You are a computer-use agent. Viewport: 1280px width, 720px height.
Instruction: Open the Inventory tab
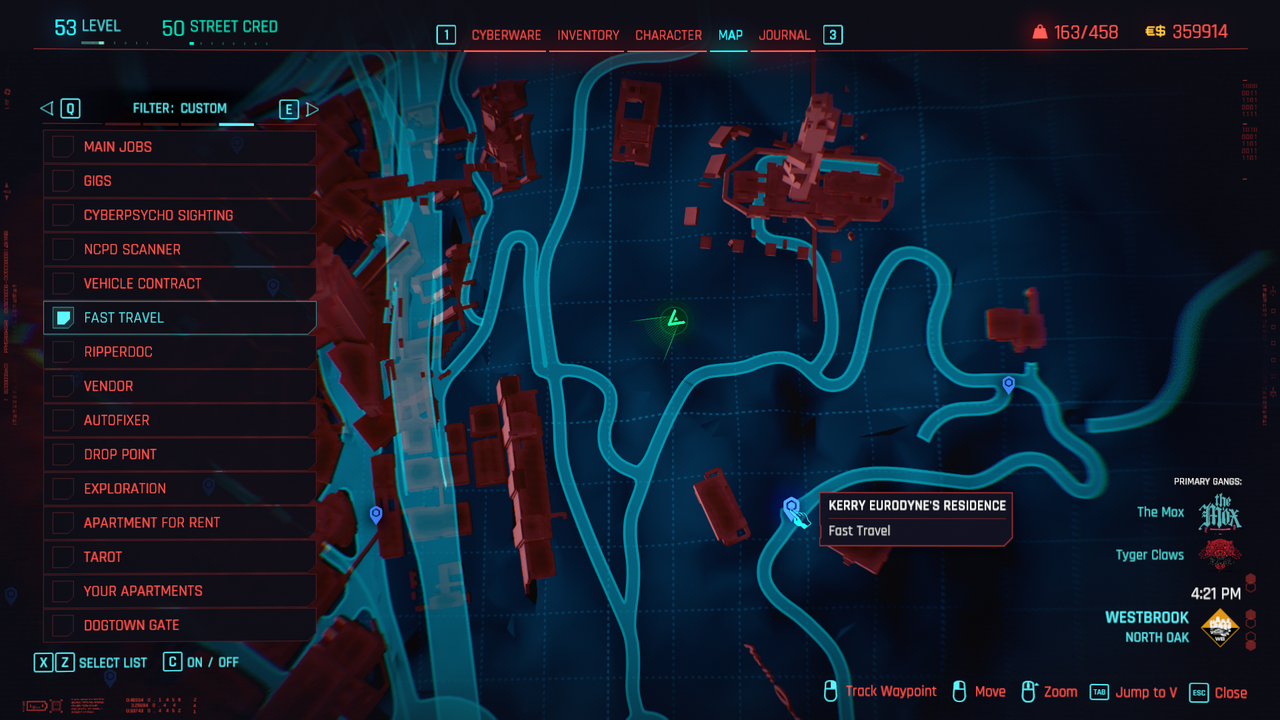(x=588, y=35)
